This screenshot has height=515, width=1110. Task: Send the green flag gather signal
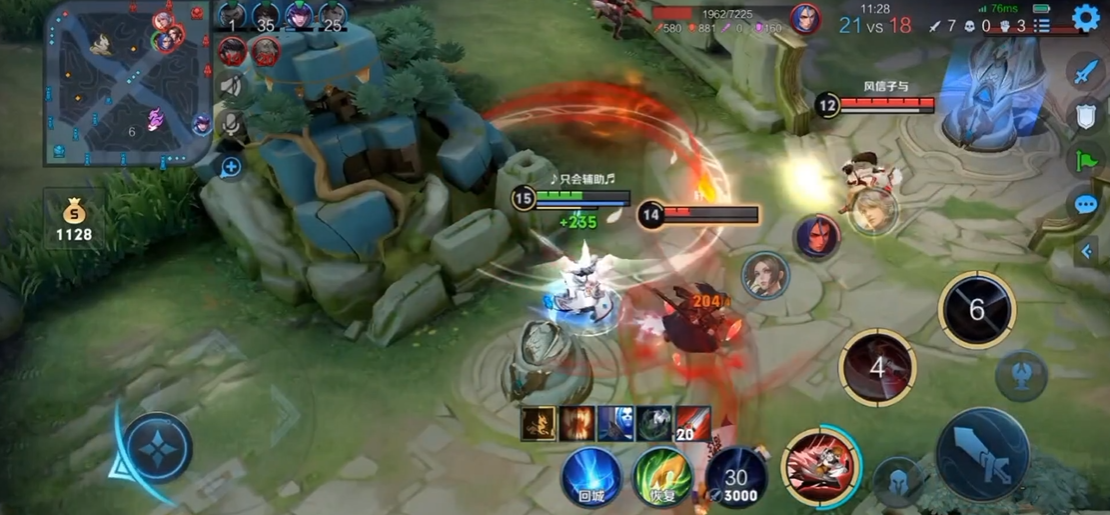point(1085,160)
